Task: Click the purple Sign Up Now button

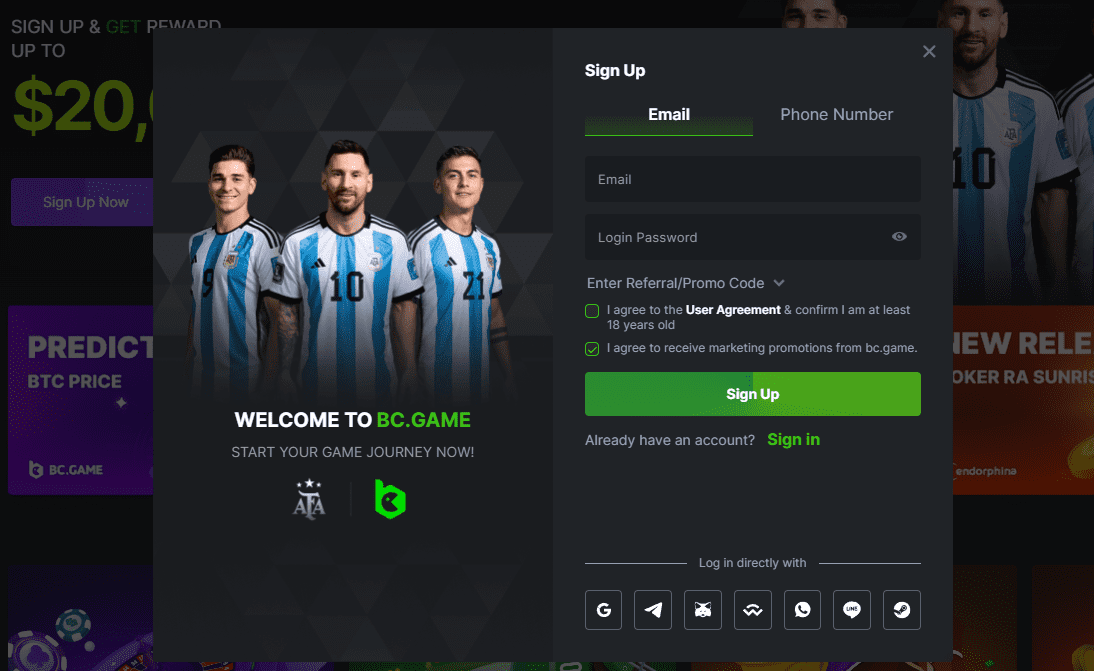Action: [x=85, y=202]
